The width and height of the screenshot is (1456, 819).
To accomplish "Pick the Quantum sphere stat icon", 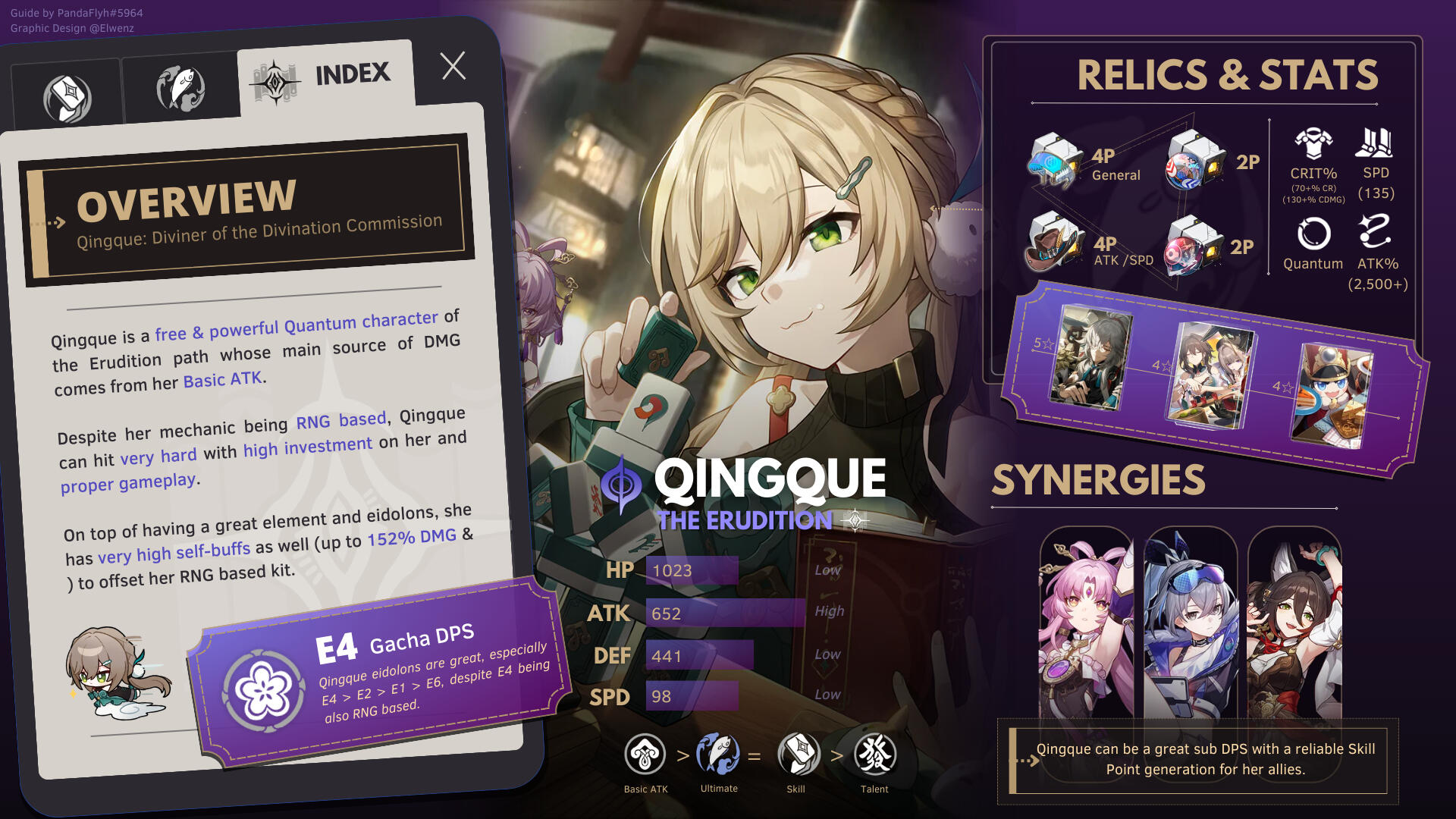I will [1313, 234].
